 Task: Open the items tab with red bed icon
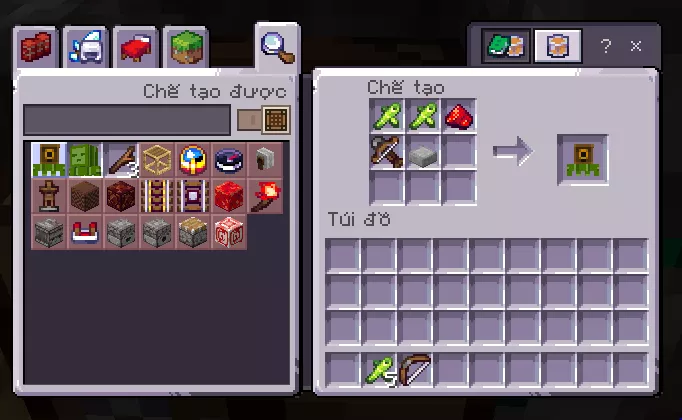coord(135,48)
